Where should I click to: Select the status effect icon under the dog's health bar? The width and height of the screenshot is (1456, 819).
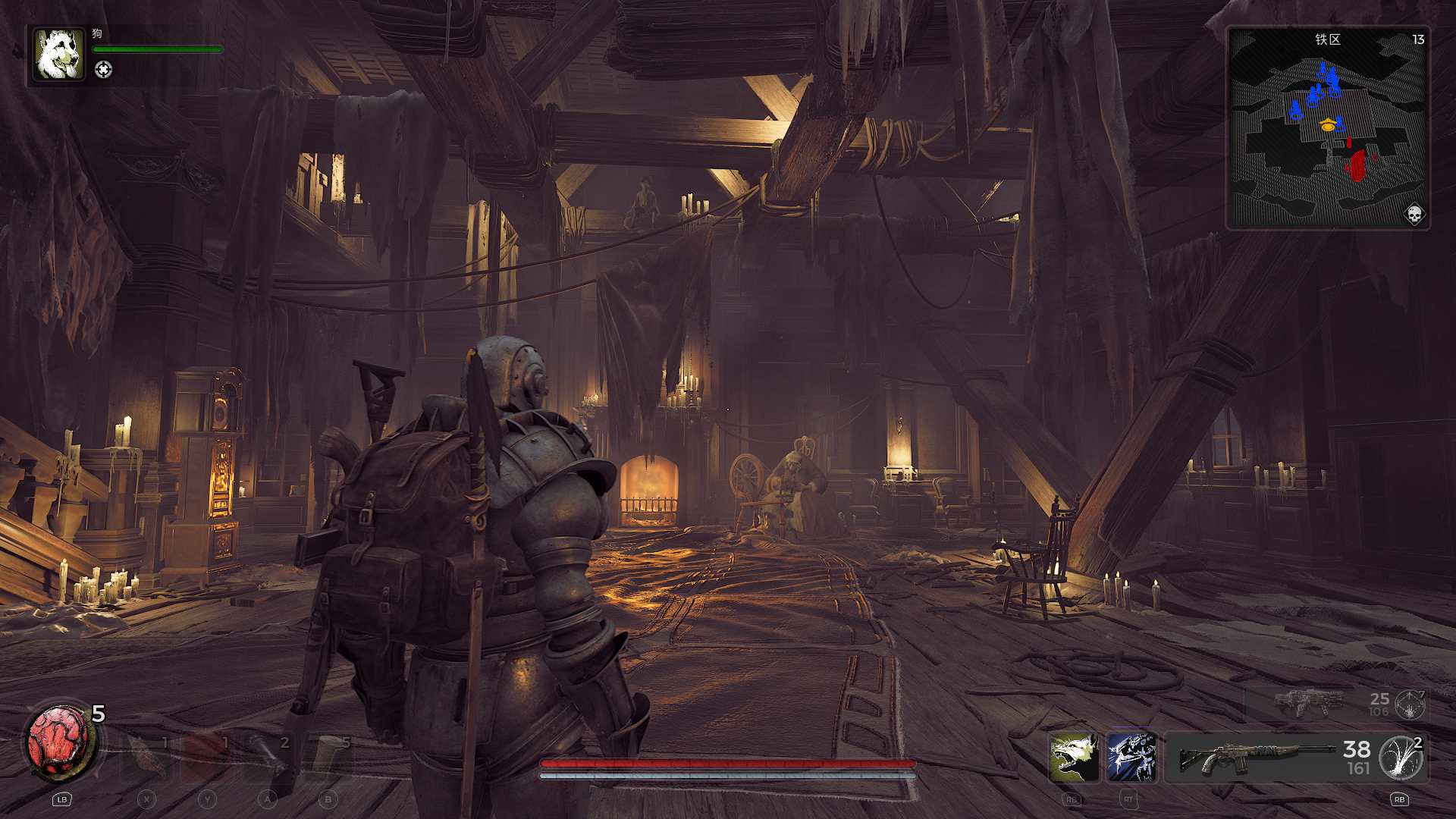(103, 70)
